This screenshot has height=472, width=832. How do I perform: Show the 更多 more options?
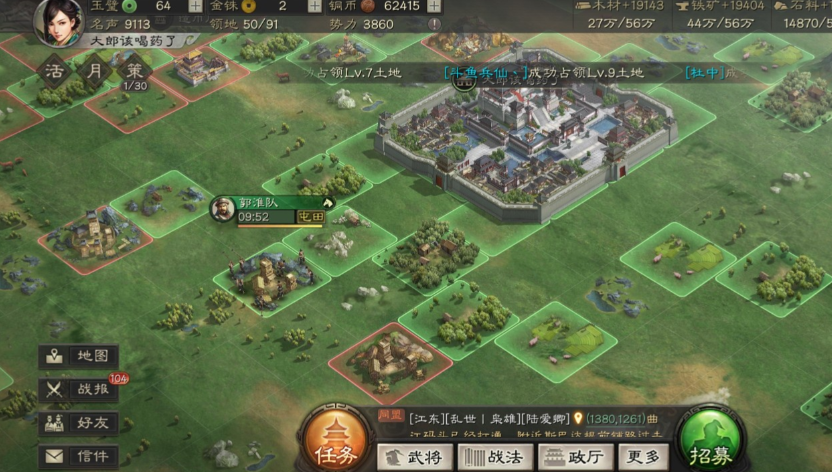[x=641, y=456]
